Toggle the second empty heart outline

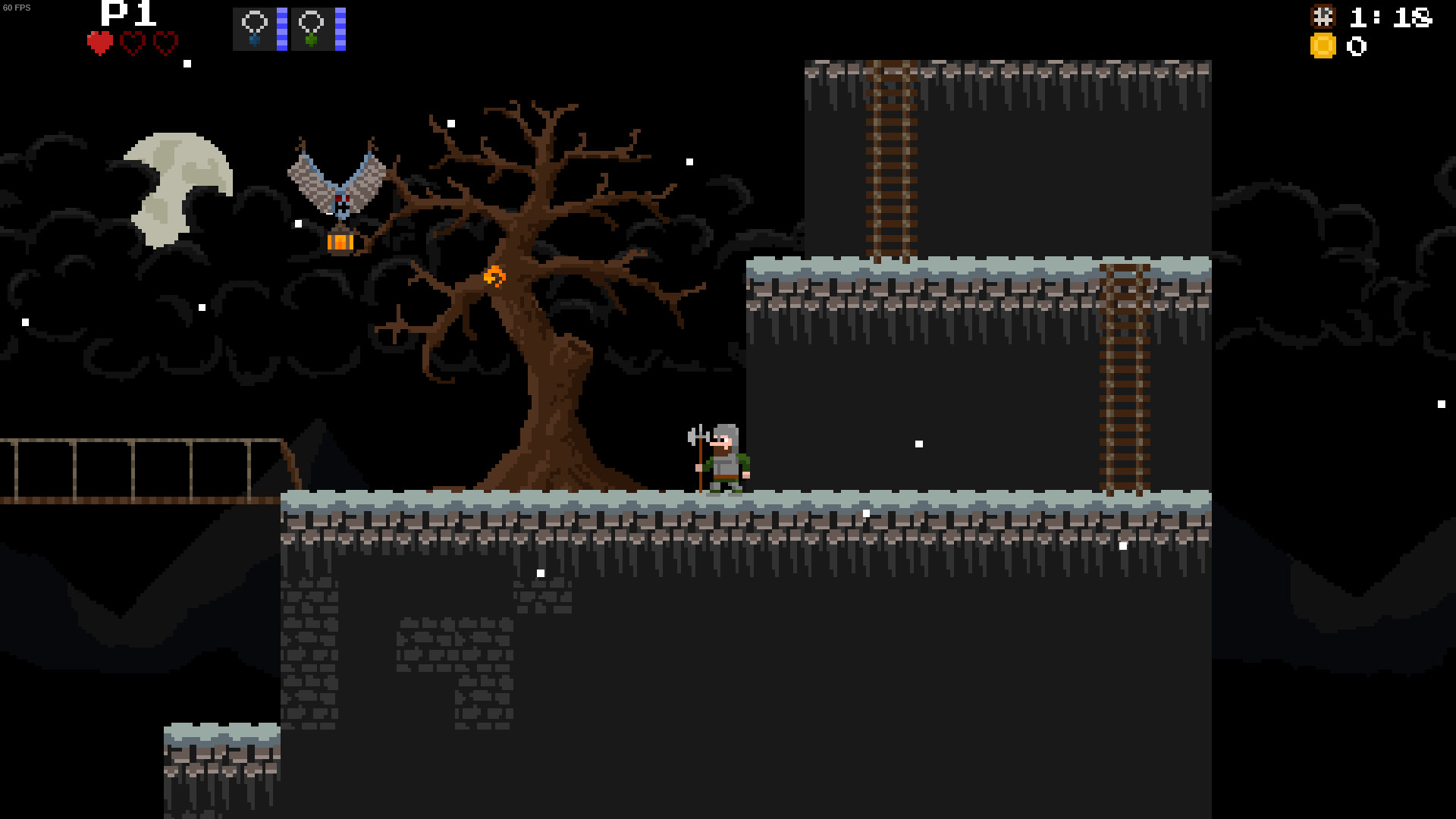164,43
